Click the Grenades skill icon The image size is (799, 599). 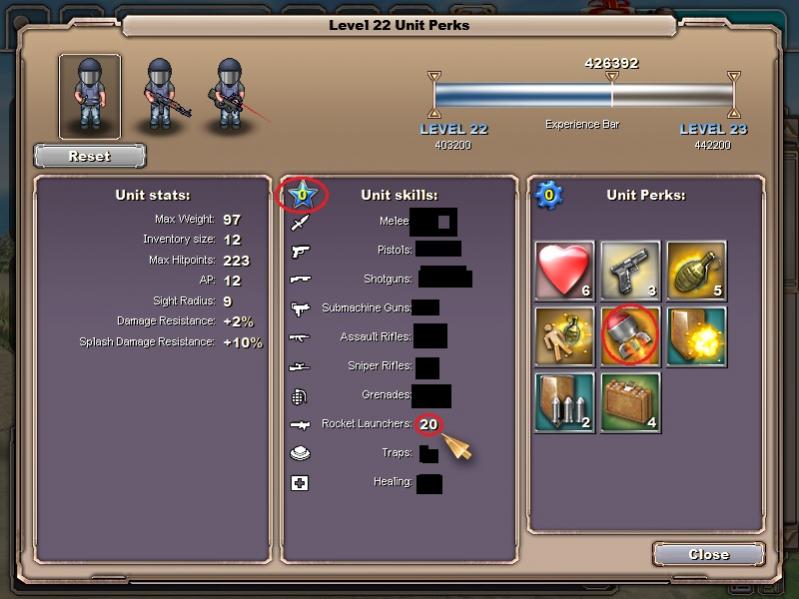[300, 395]
